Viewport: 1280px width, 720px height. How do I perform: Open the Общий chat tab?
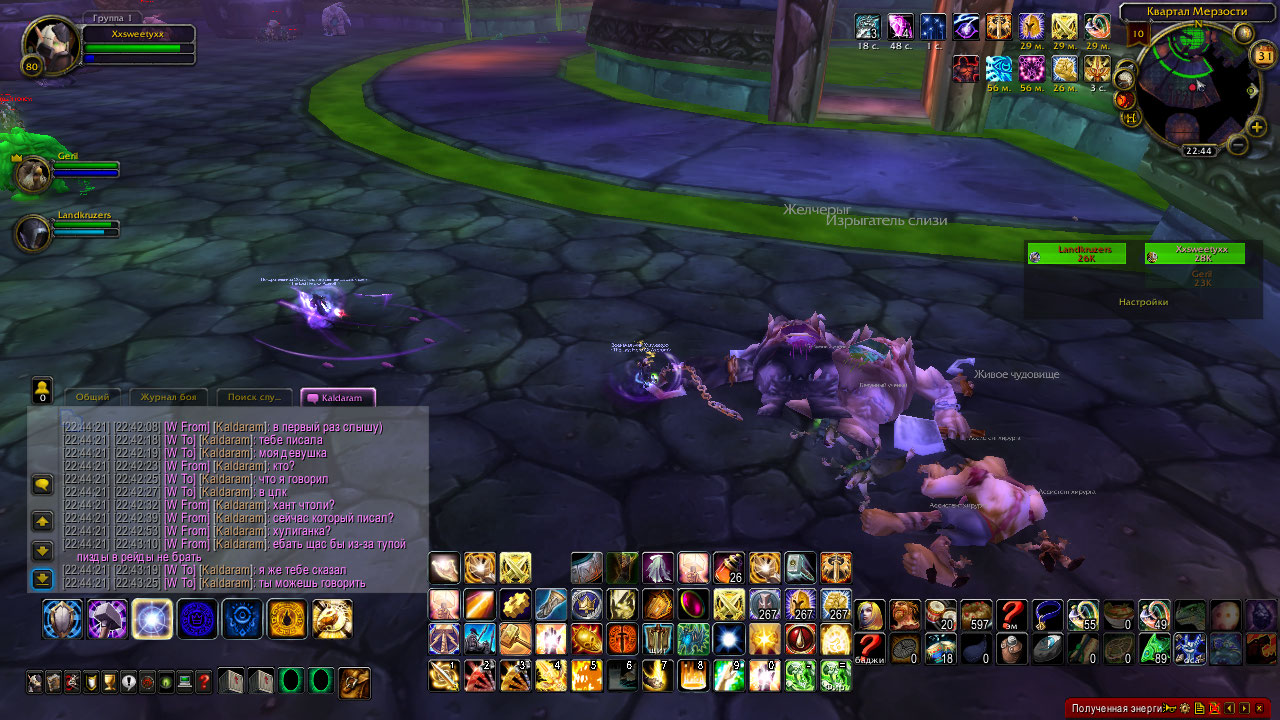point(92,398)
